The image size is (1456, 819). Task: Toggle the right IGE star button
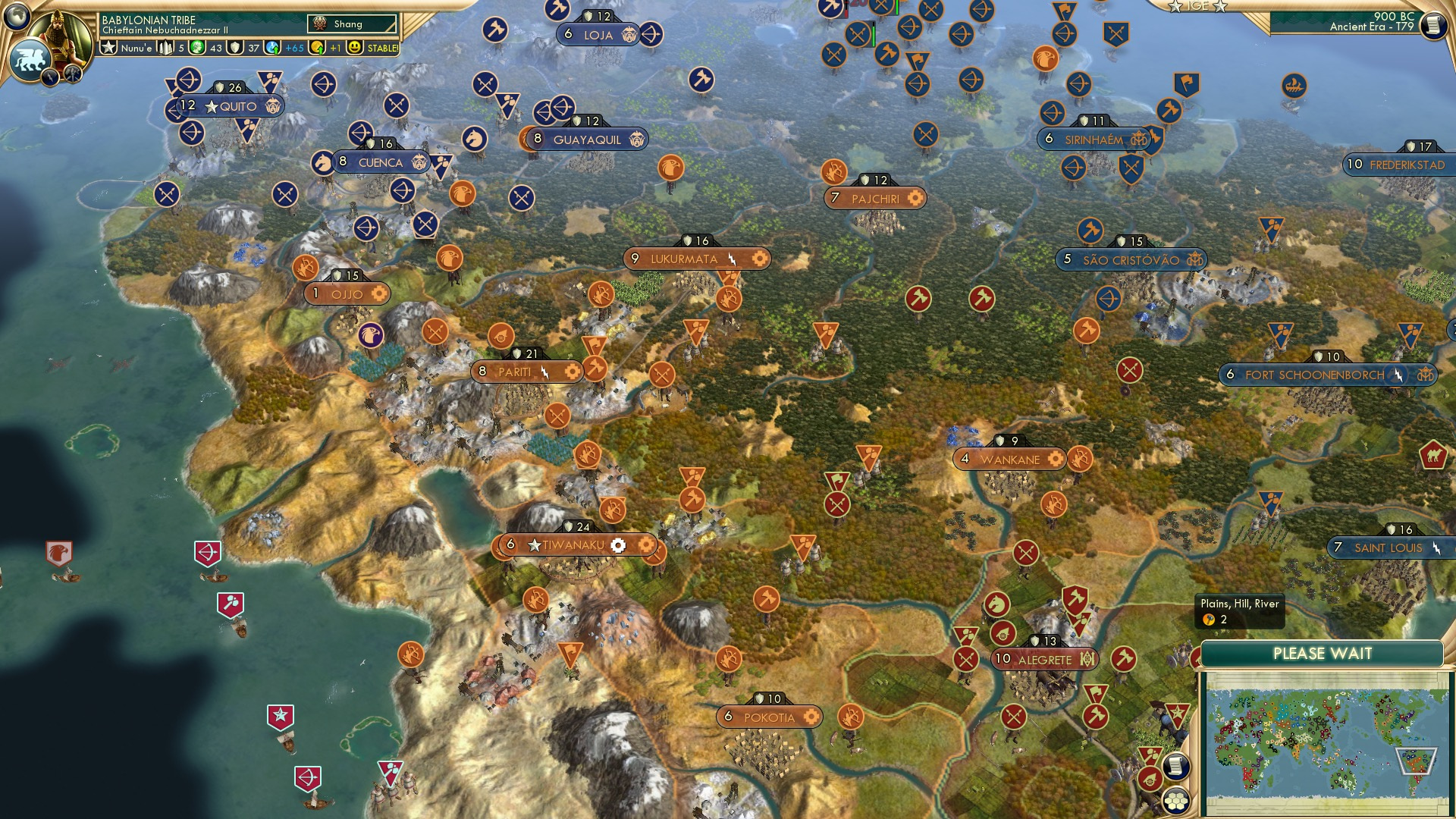click(x=1220, y=7)
